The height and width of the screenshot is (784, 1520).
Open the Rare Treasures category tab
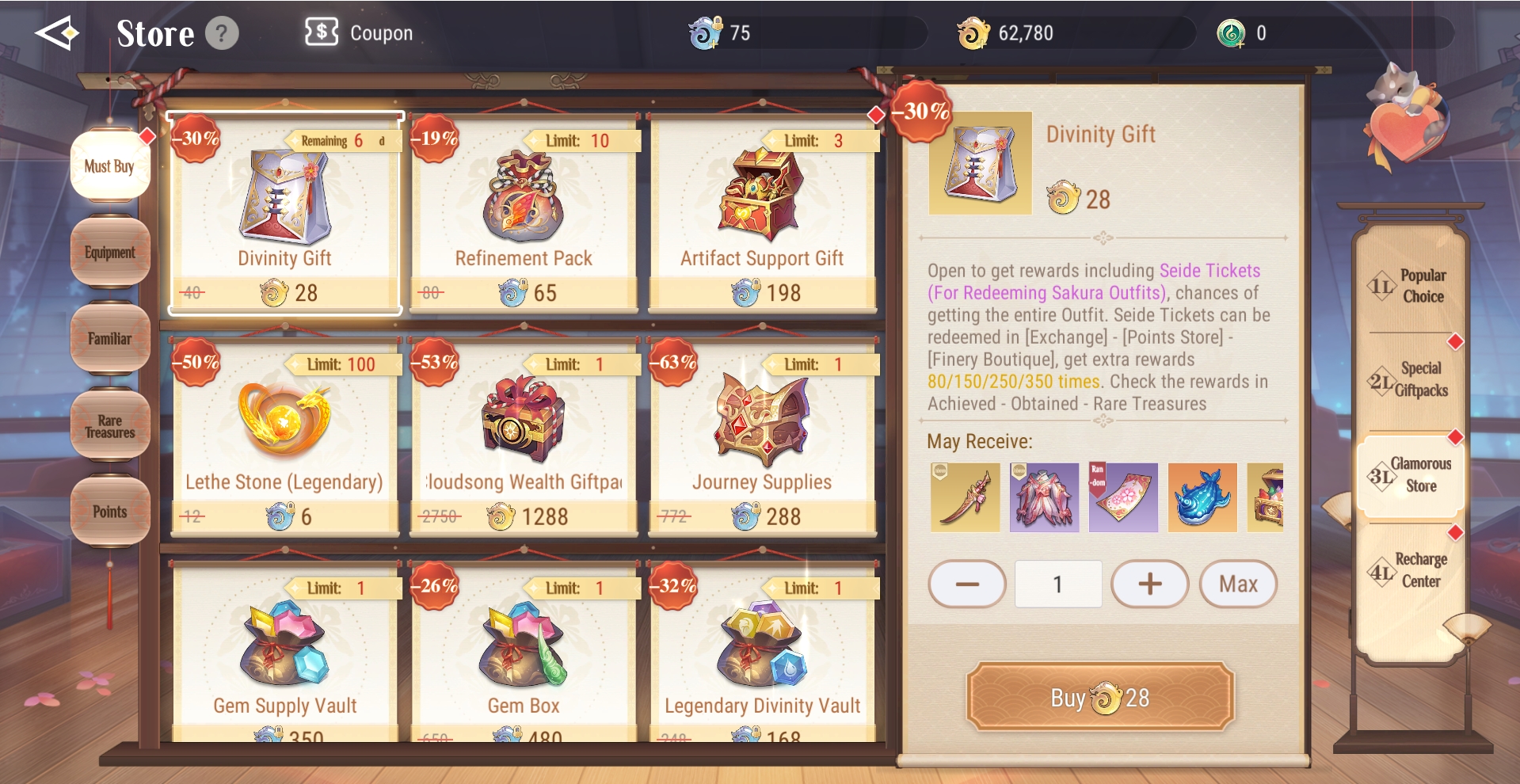[110, 426]
